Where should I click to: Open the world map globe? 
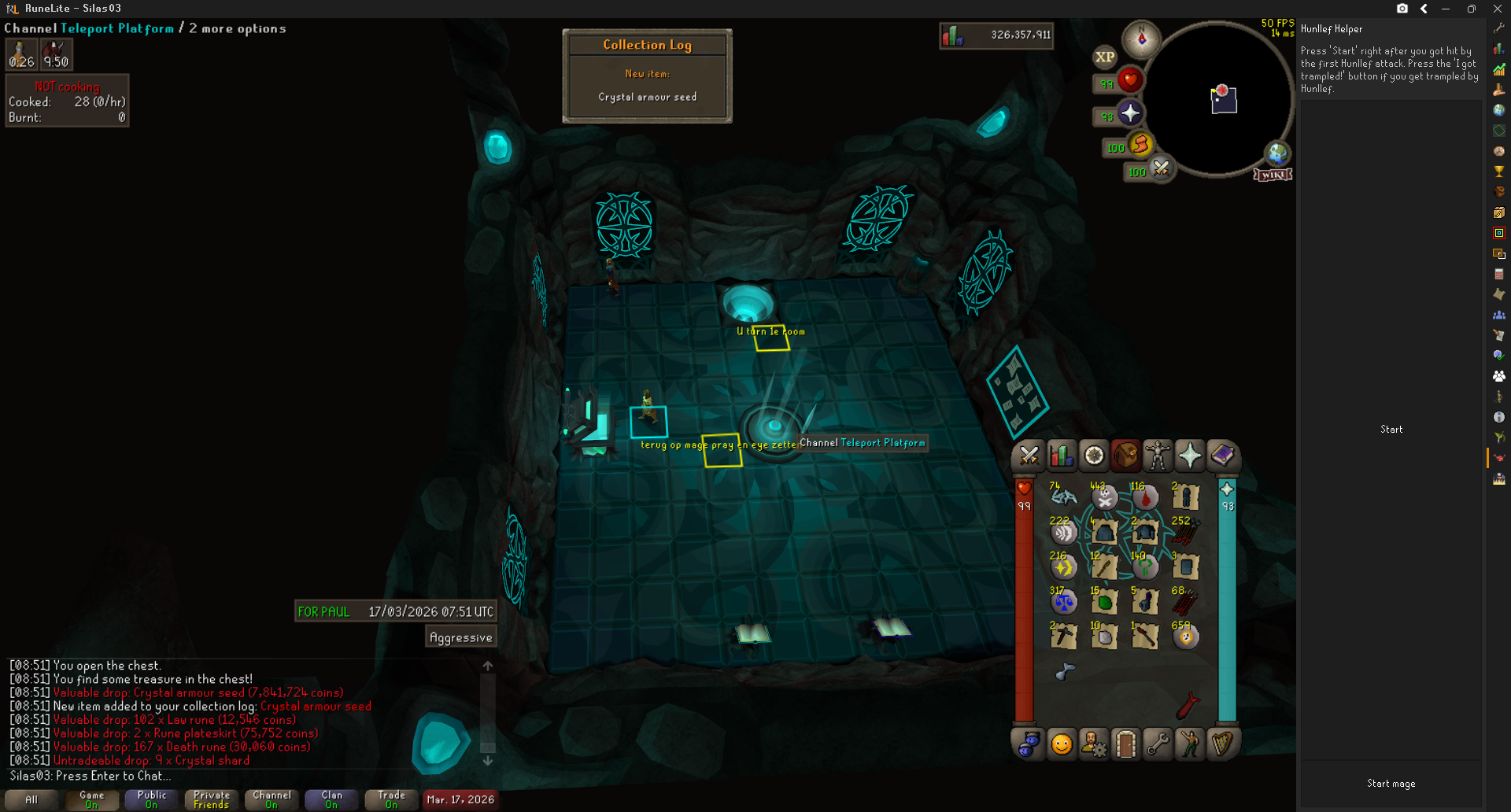pos(1276,153)
